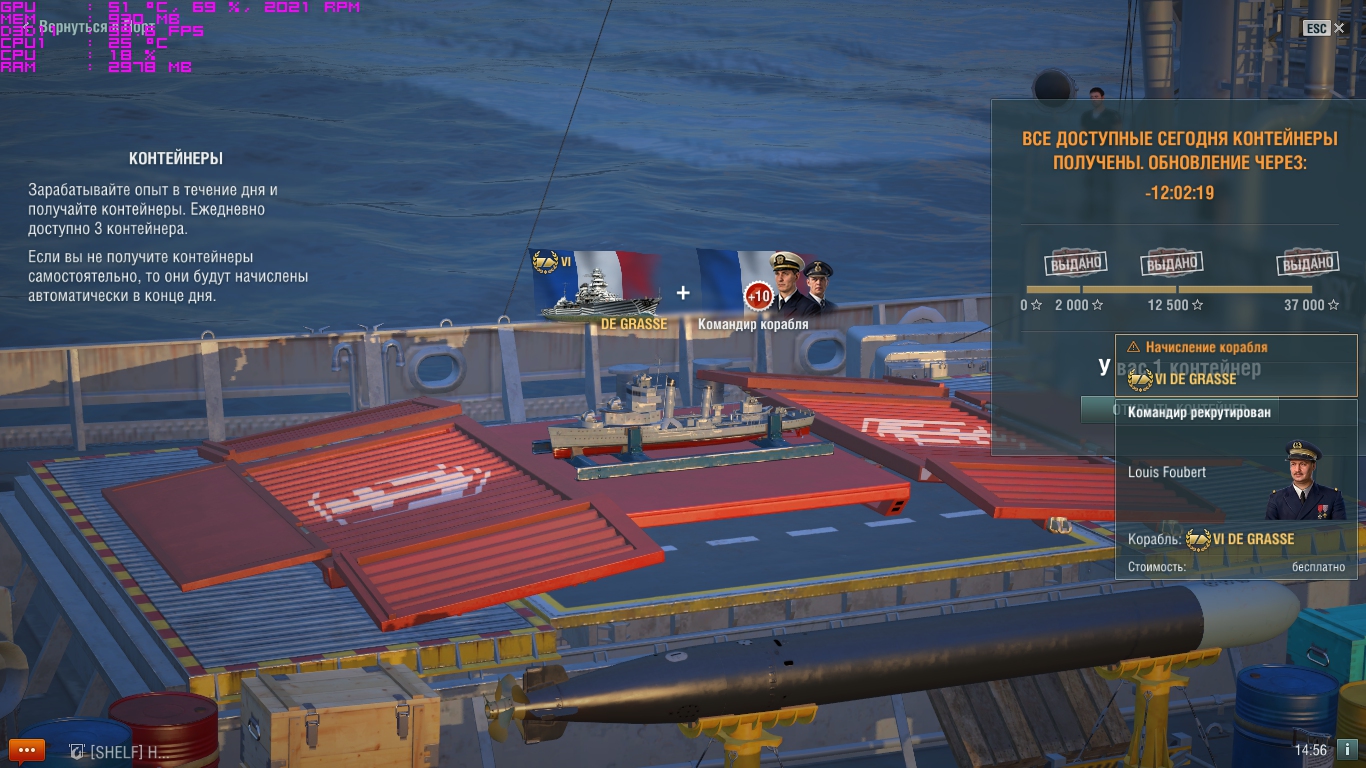Screen dimensions: 1366x768
Task: Return to port via the top-left back button
Action: (92, 27)
